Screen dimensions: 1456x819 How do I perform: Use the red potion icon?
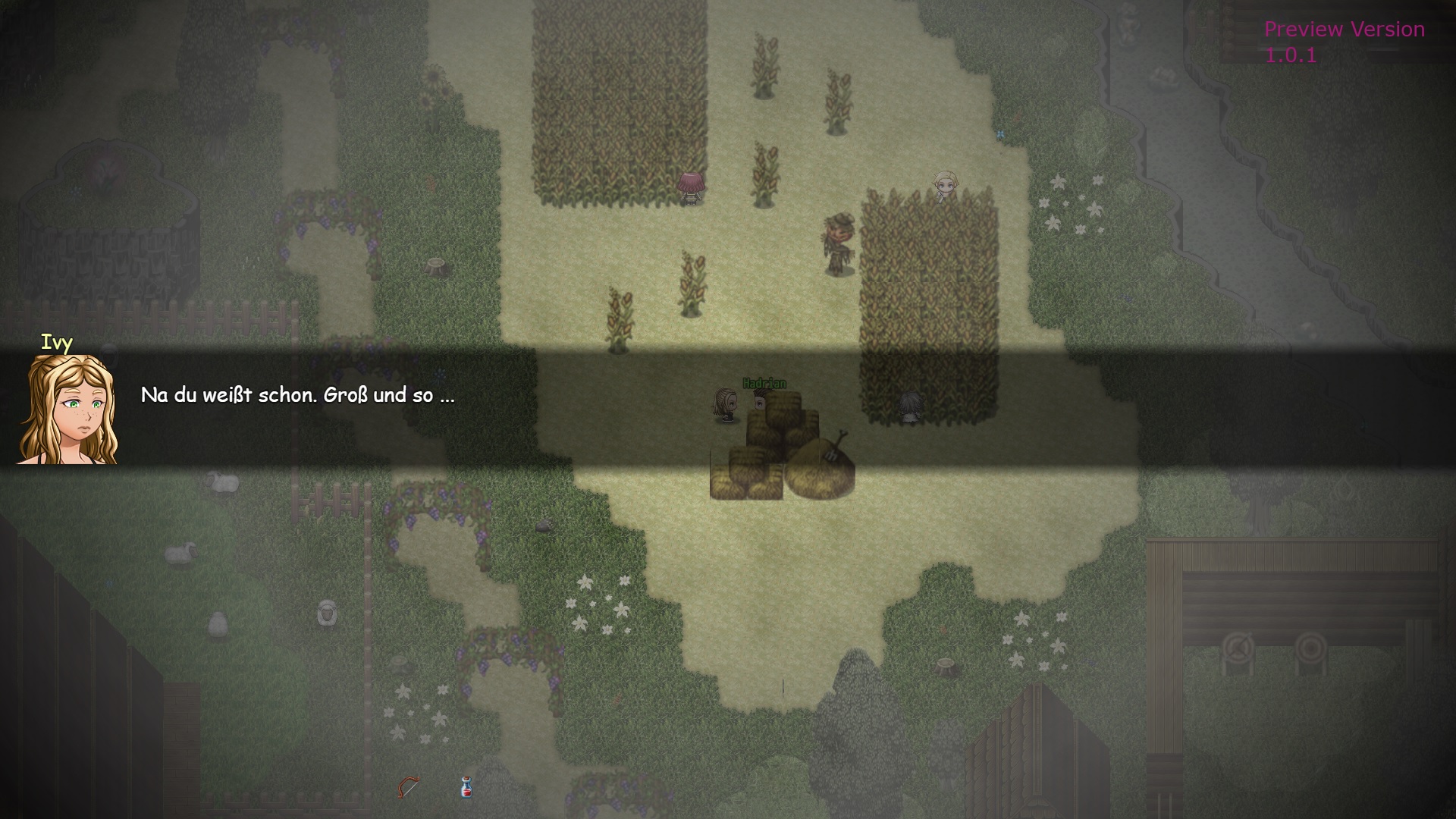point(466,788)
